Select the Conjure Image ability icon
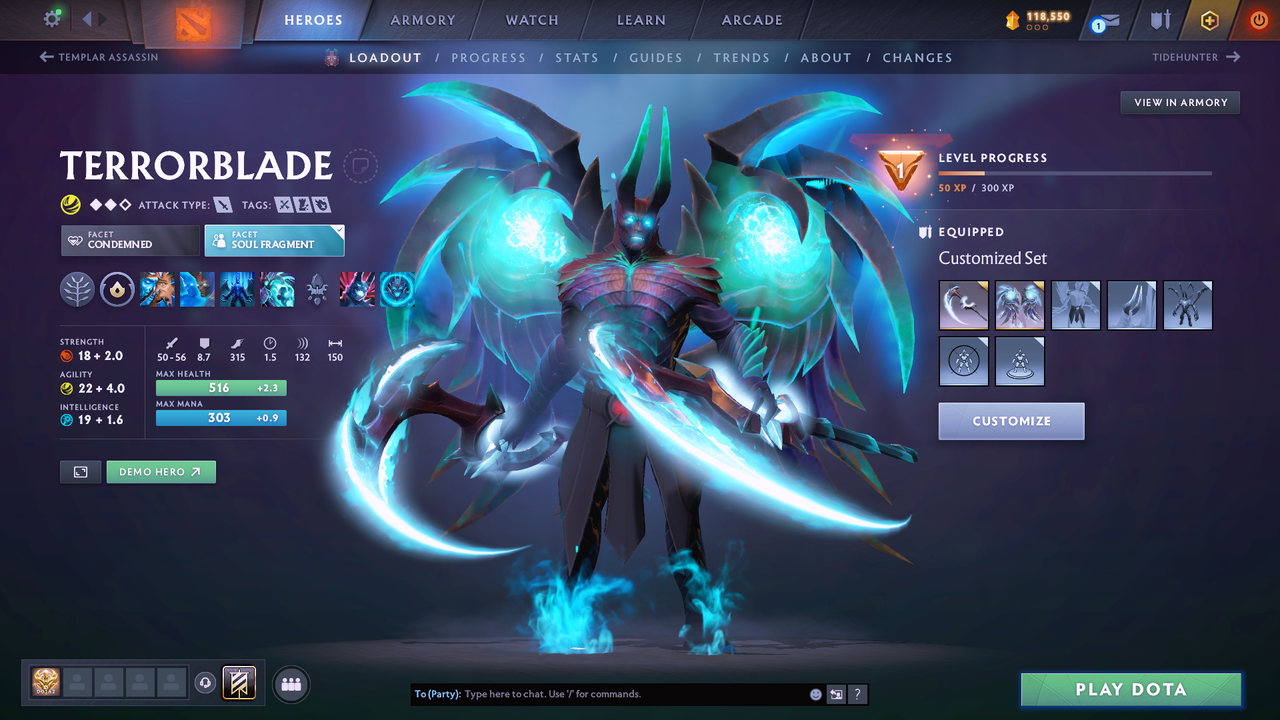This screenshot has height=720, width=1280. coord(197,289)
